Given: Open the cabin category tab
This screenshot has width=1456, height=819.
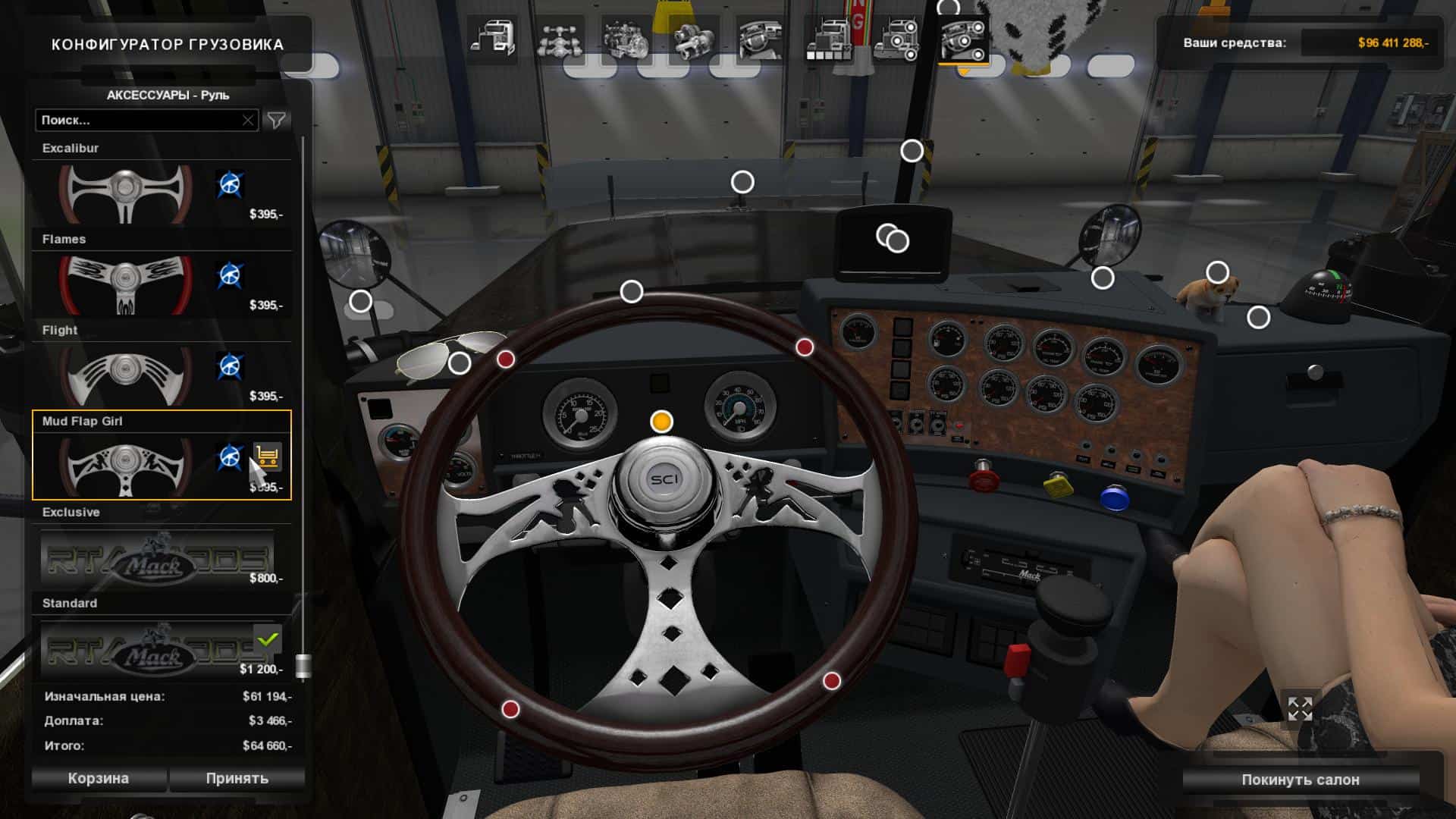Looking at the screenshot, I should click(x=491, y=38).
